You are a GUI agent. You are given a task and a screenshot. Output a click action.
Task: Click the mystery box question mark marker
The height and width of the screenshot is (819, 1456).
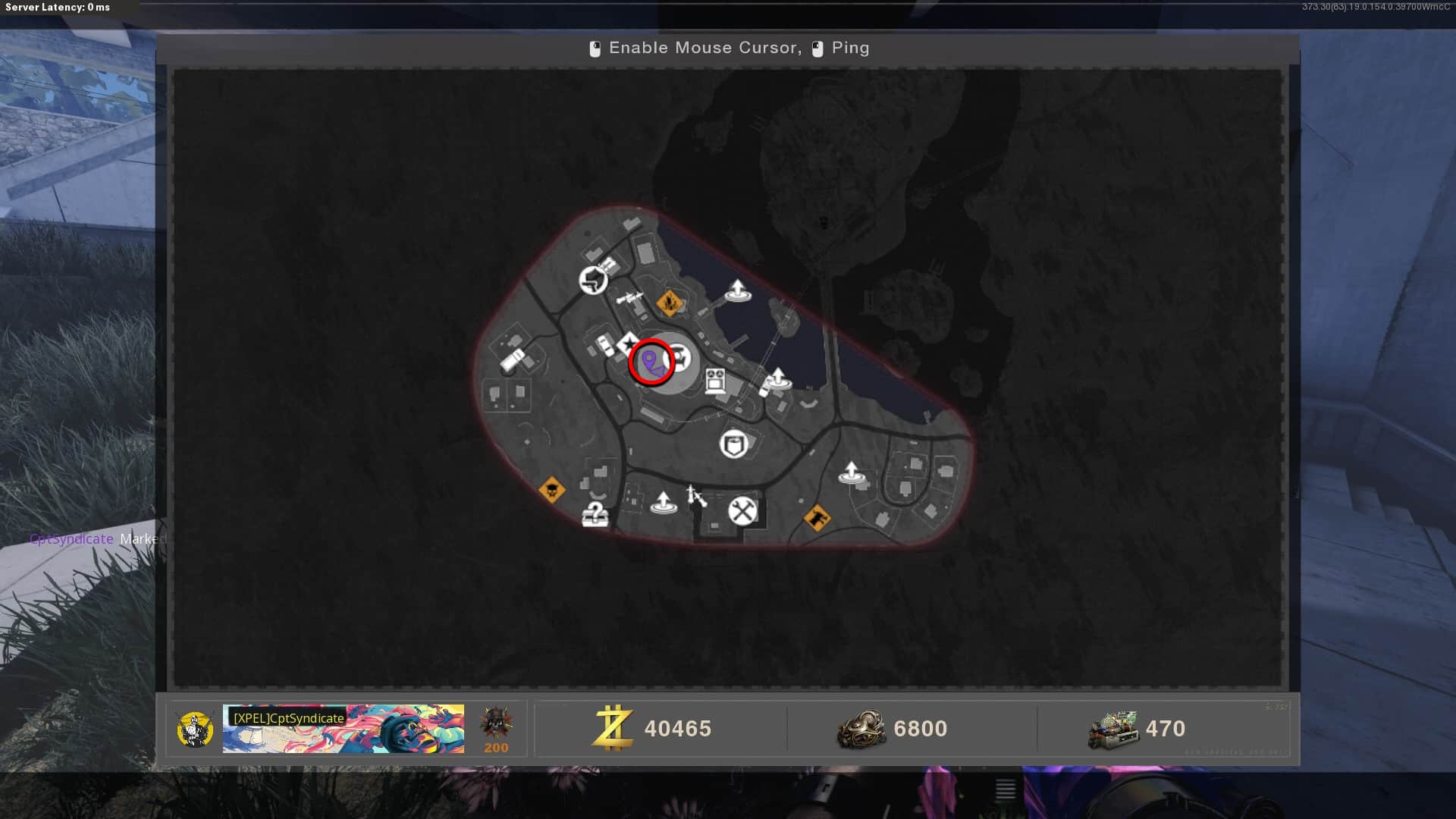pyautogui.click(x=595, y=514)
